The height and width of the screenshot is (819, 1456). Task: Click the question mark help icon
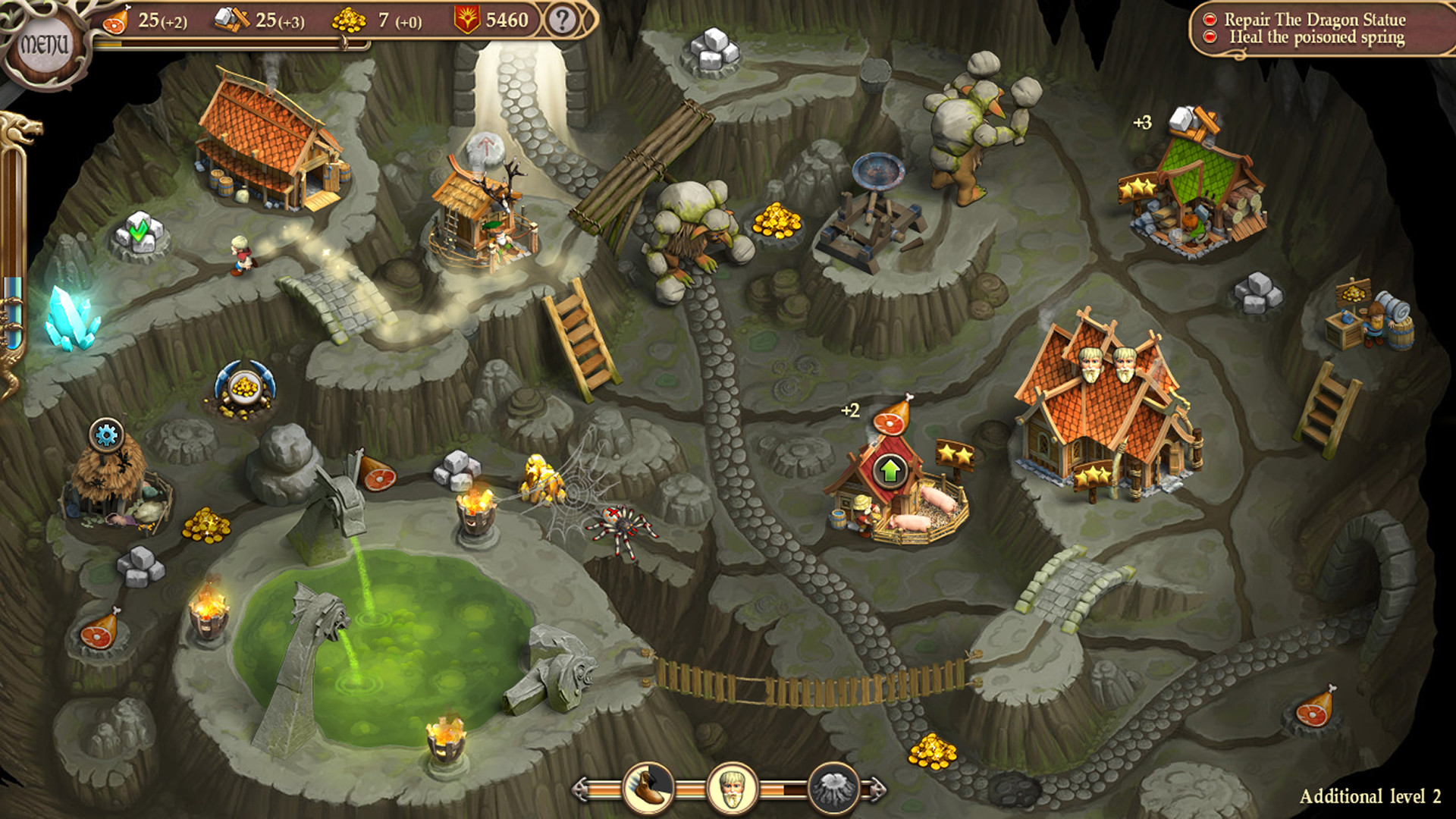pyautogui.click(x=561, y=20)
